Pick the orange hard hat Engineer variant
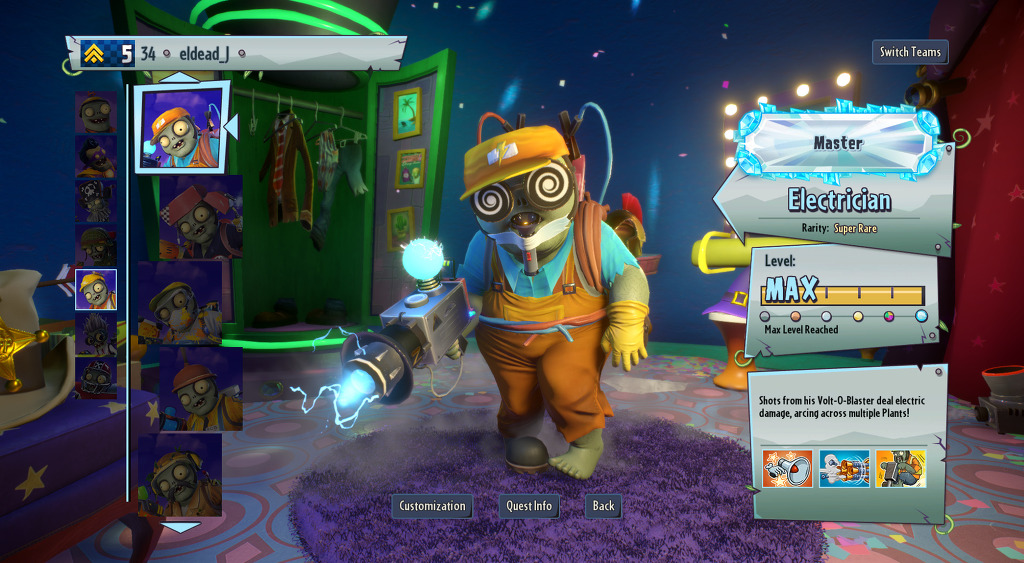The height and width of the screenshot is (563, 1024). click(x=200, y=388)
